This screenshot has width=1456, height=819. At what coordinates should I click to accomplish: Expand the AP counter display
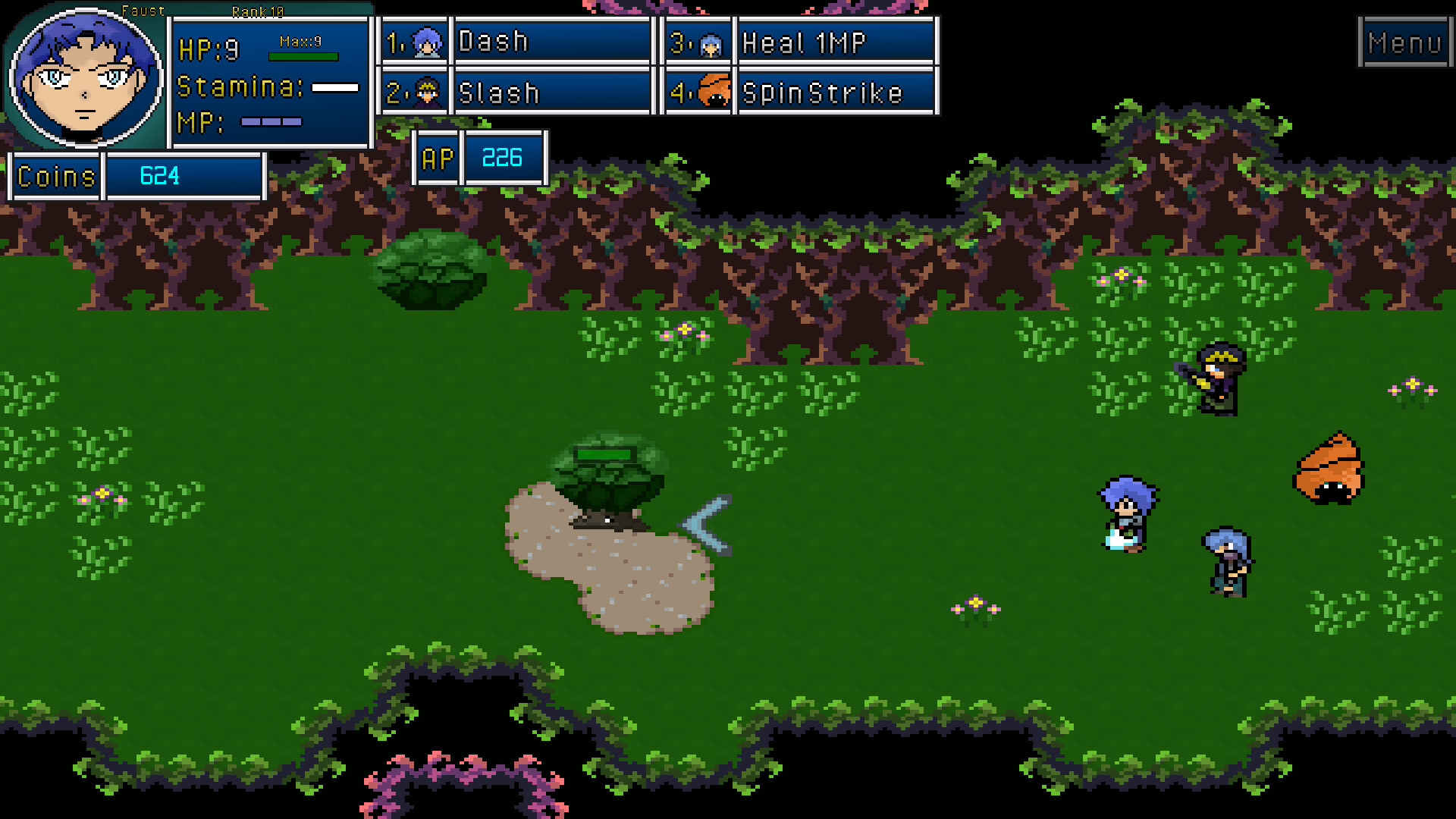tap(478, 158)
